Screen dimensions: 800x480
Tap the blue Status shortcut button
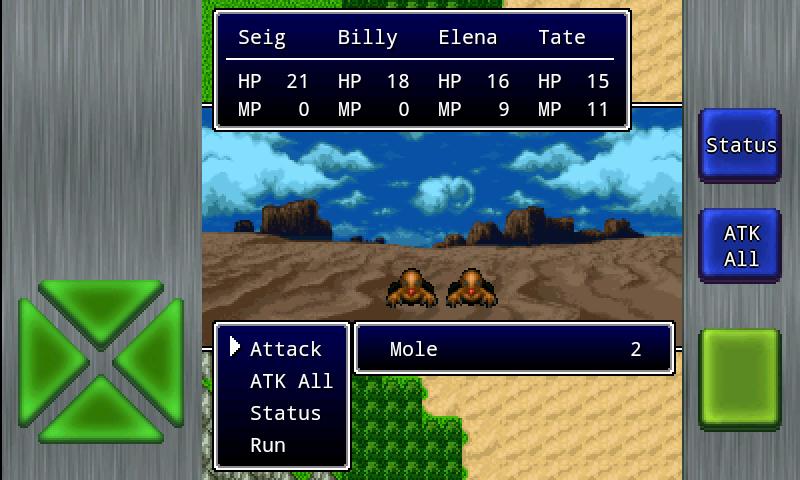(x=740, y=145)
